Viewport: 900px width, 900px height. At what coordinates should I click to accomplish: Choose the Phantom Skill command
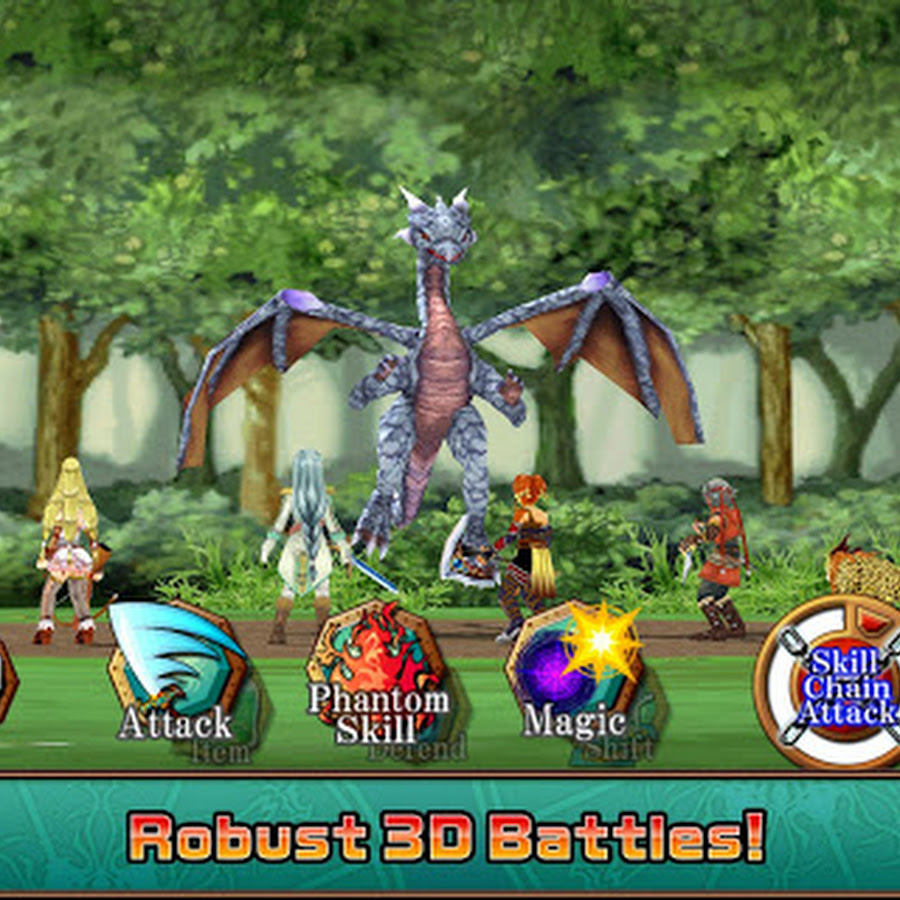376,675
